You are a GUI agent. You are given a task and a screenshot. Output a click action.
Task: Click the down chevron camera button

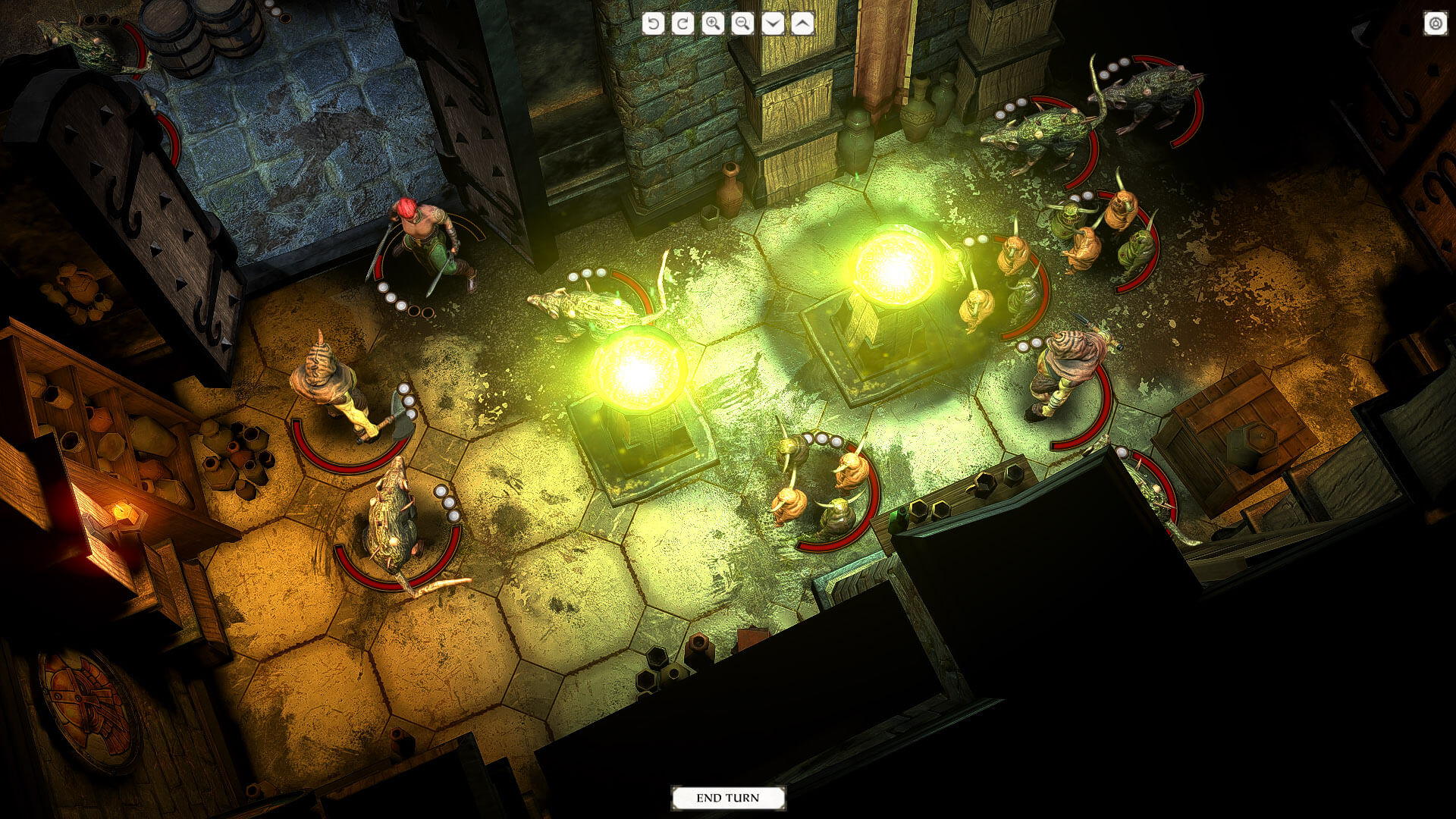pyautogui.click(x=772, y=24)
